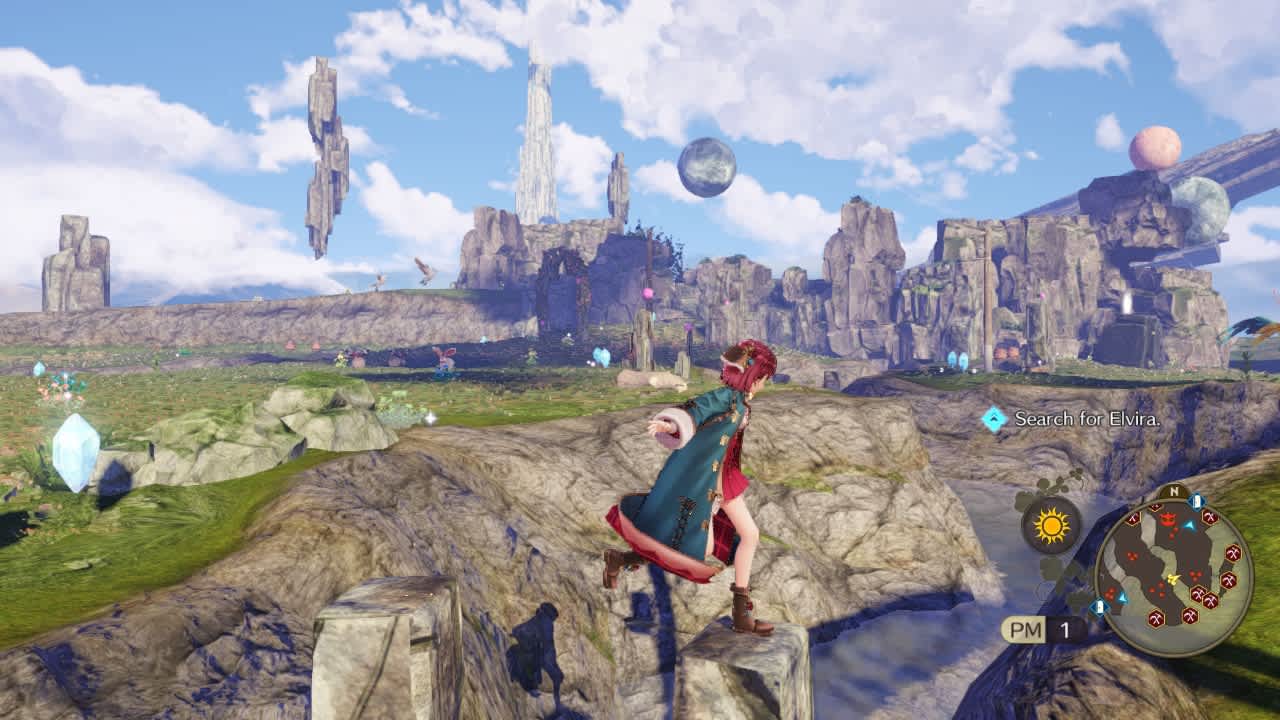Toggle the cyan arrow marker inside the minimap
1280x720 pixels.
click(1188, 525)
